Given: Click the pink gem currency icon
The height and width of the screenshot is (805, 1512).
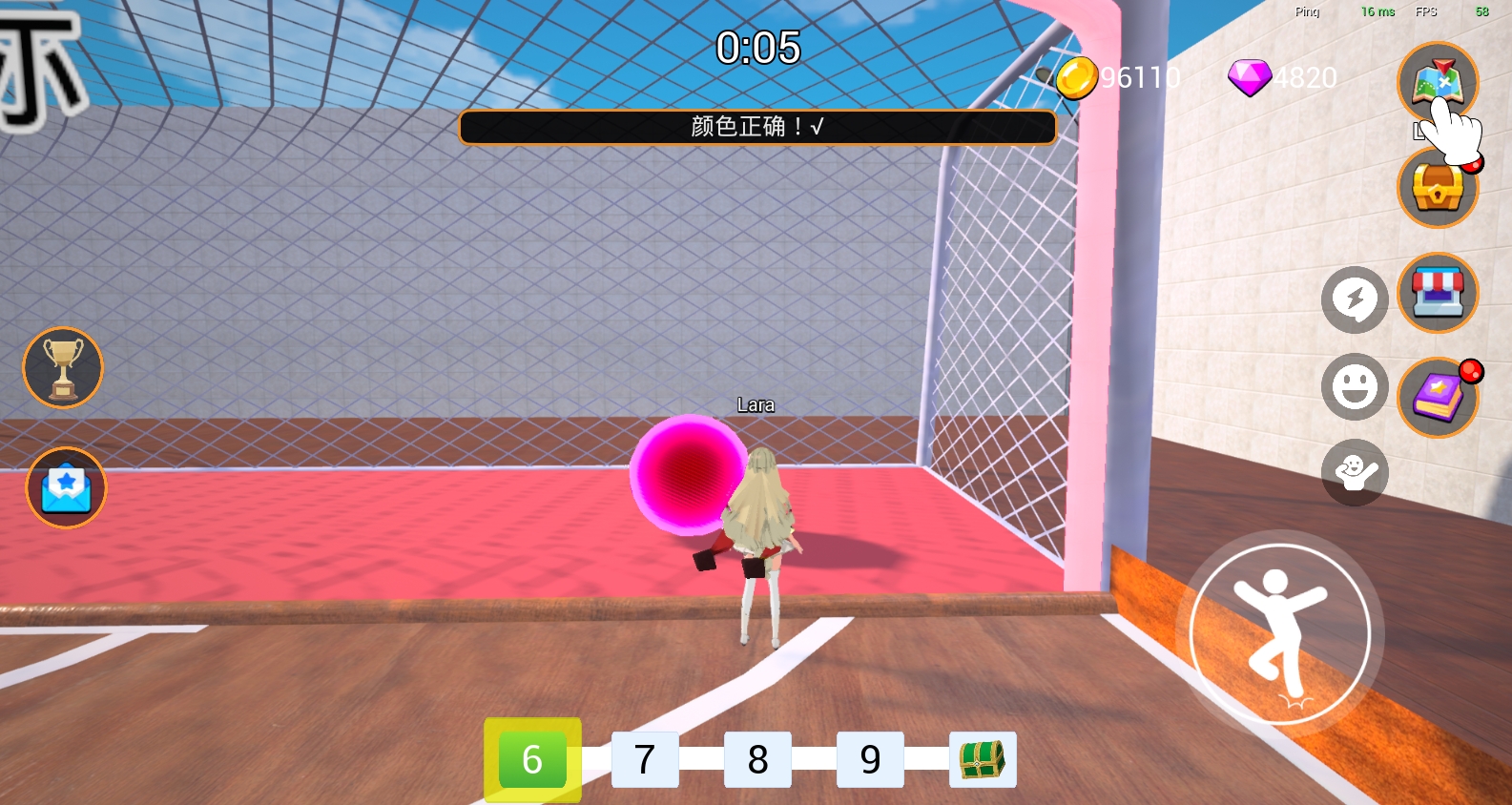Looking at the screenshot, I should pyautogui.click(x=1249, y=78).
